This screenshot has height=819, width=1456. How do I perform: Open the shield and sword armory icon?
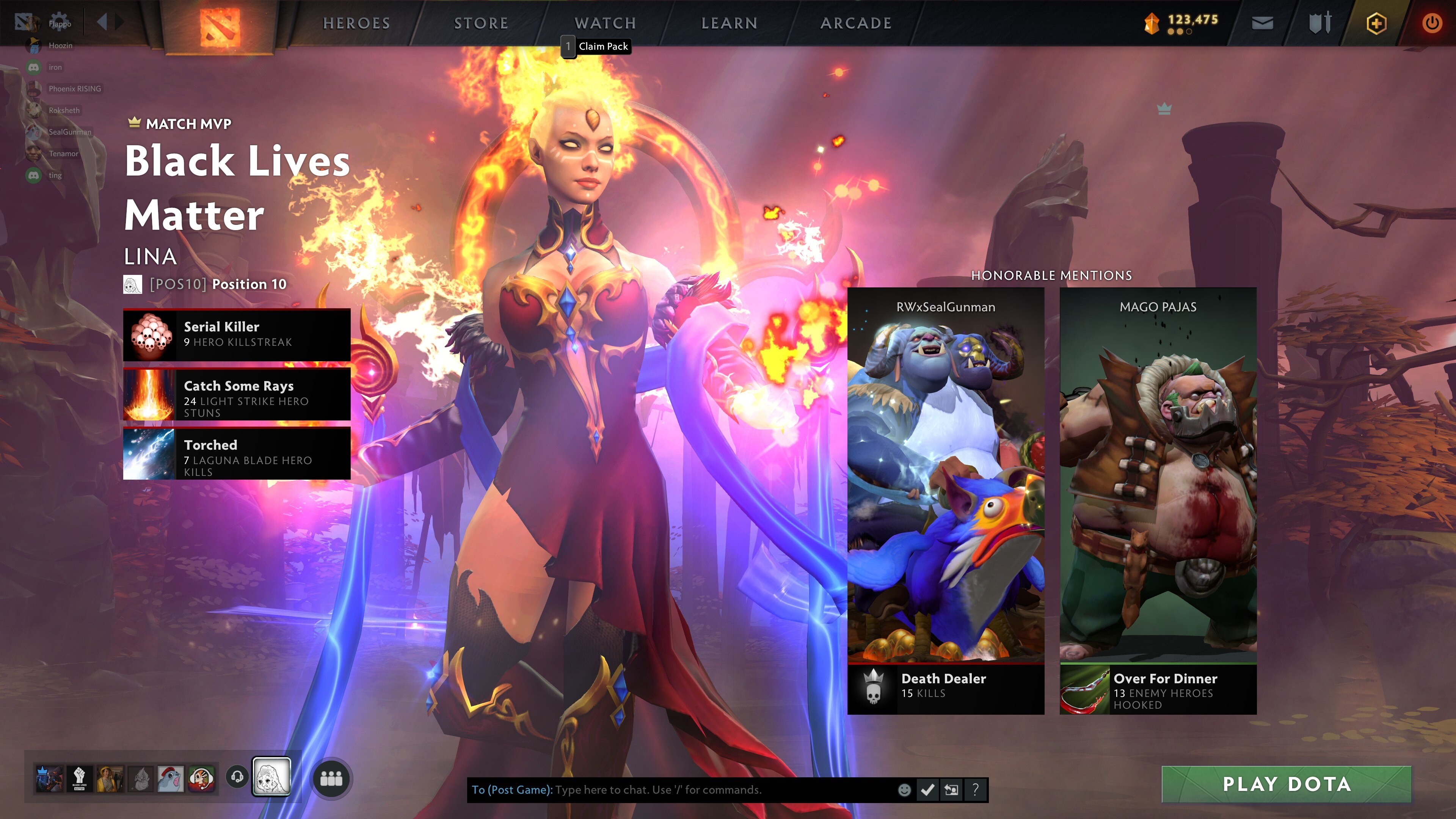coord(1320,23)
